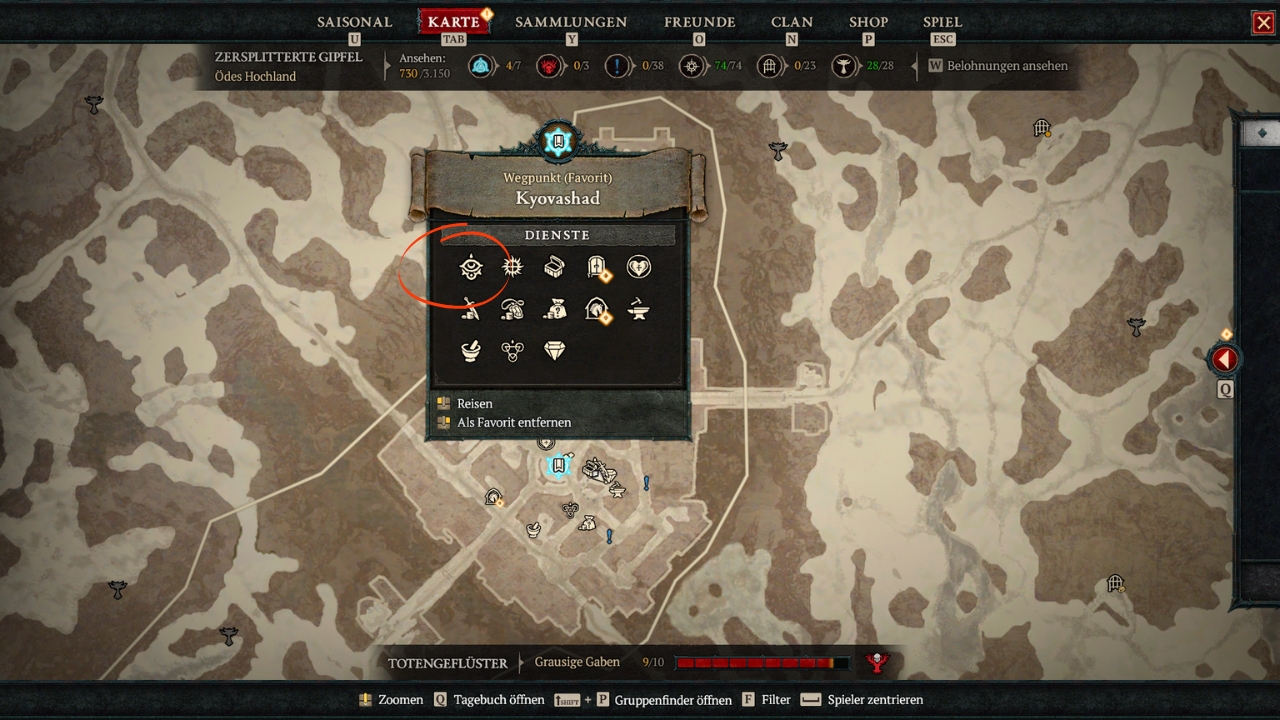The height and width of the screenshot is (720, 1280).
Task: Select the stash chest service icon
Action: click(554, 267)
